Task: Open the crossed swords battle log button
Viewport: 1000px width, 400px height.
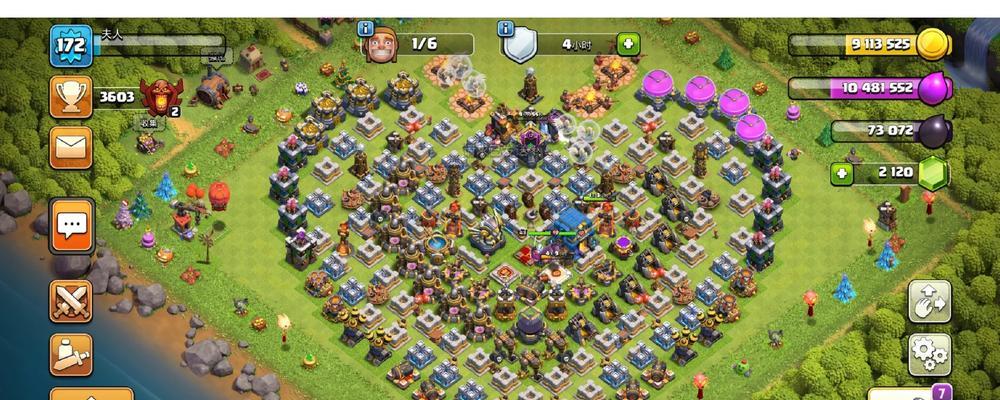Action: (x=71, y=301)
